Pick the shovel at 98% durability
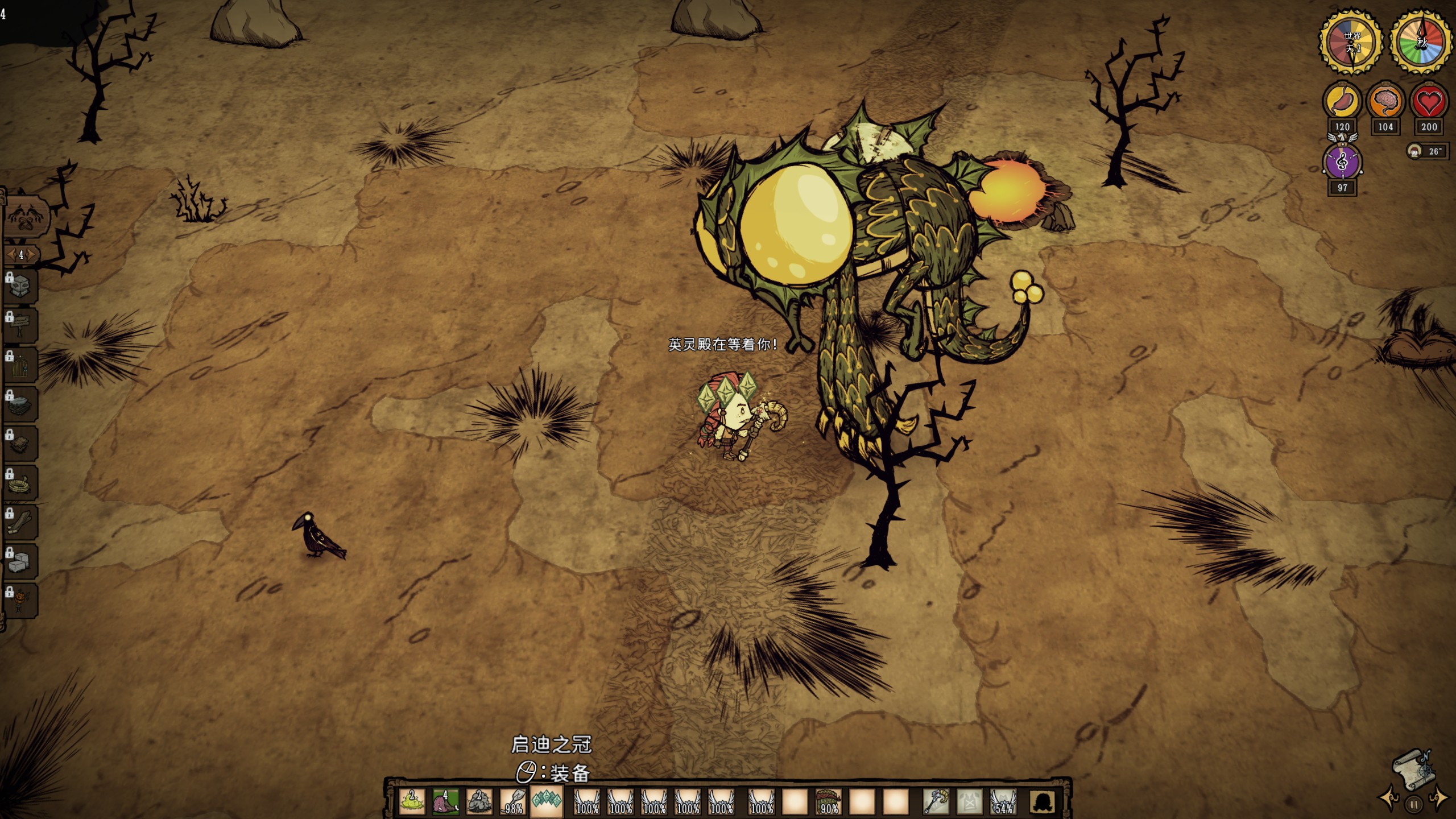Screen dimensions: 1456x819 513,802
